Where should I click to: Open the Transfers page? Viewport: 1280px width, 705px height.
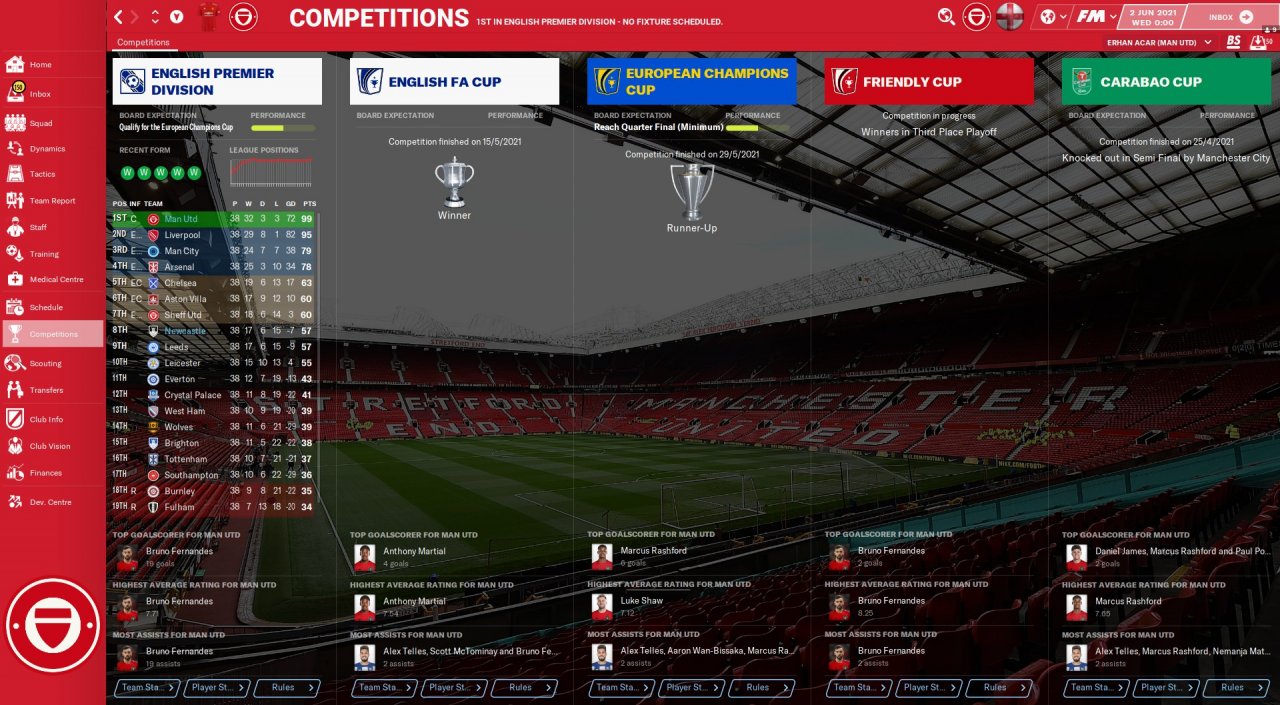(46, 390)
